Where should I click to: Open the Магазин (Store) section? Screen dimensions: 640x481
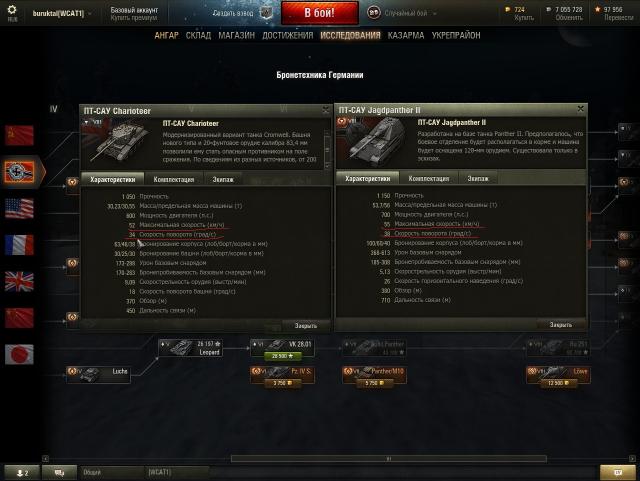point(237,35)
